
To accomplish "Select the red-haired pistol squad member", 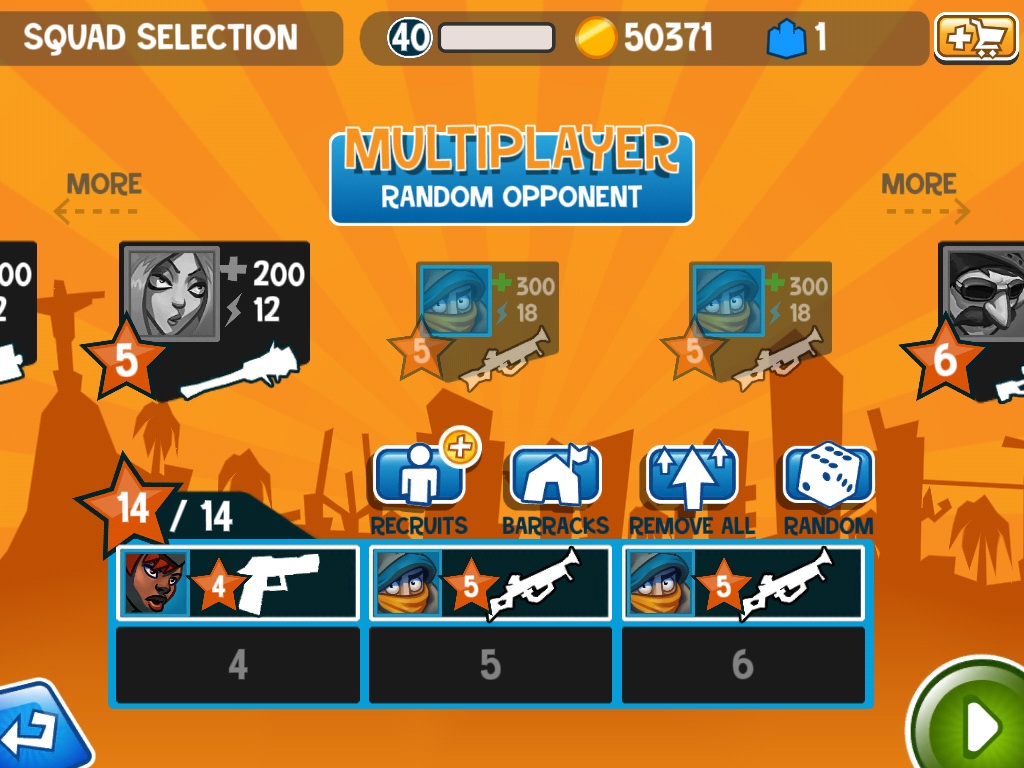I will [x=238, y=583].
